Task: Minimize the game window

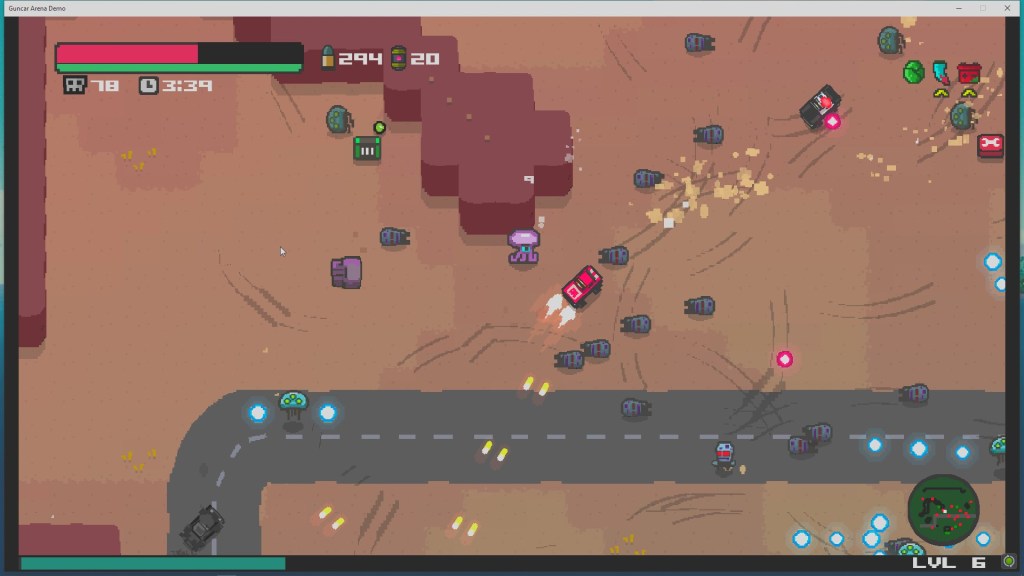Action: [959, 8]
